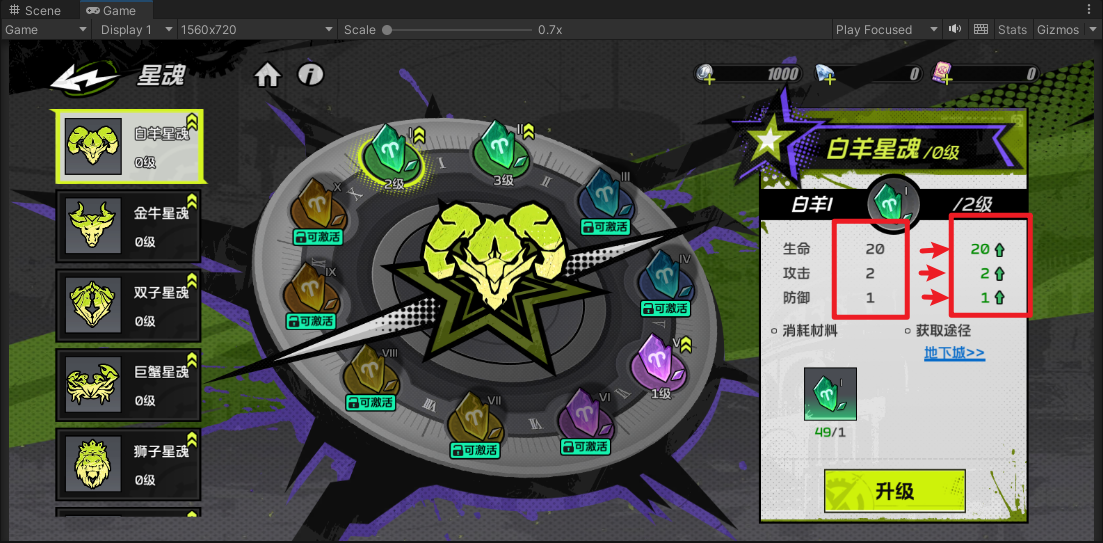The width and height of the screenshot is (1103, 543).
Task: Upgrade with the 升级 button
Action: click(894, 491)
